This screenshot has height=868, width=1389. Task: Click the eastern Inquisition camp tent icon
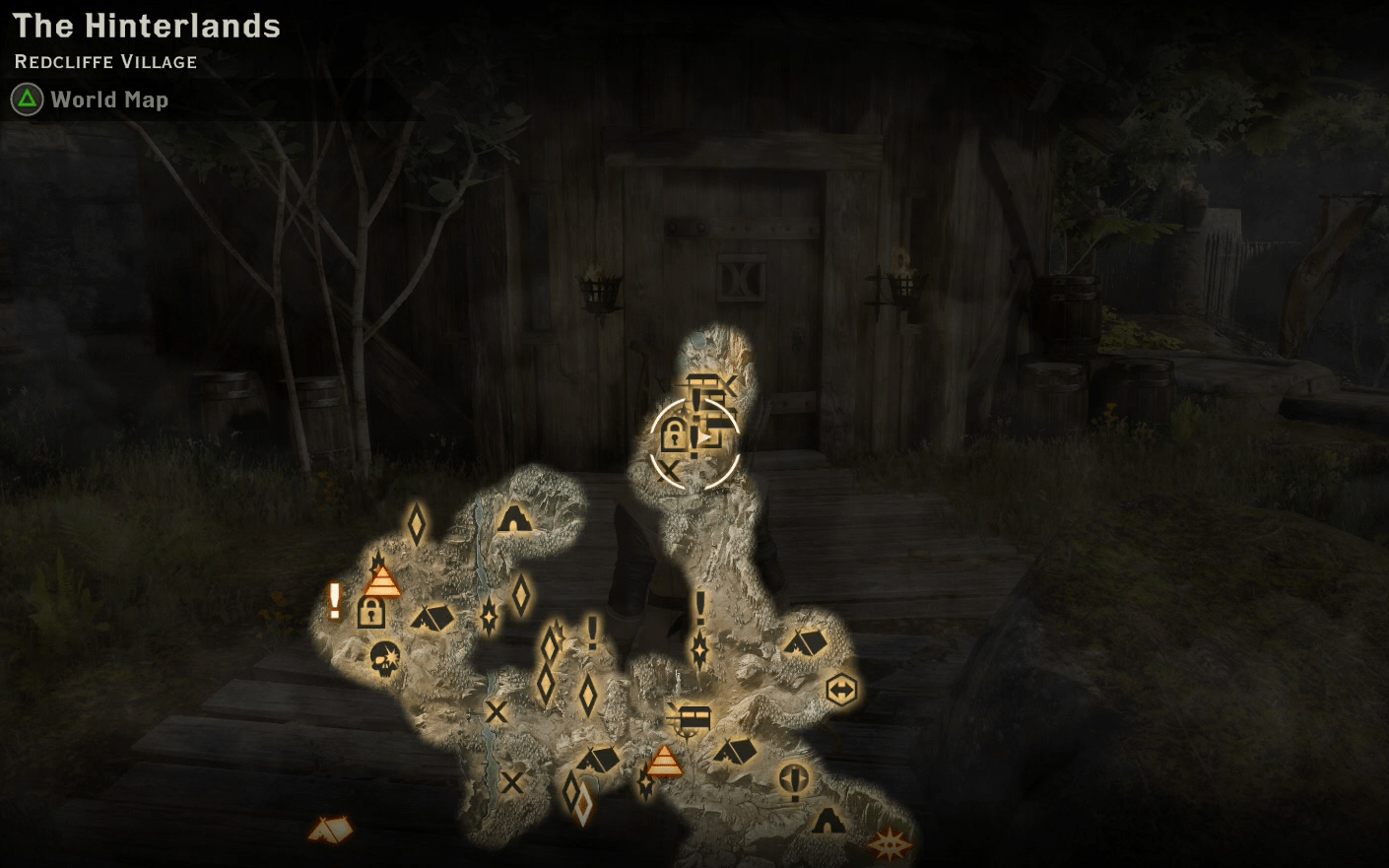[x=806, y=644]
